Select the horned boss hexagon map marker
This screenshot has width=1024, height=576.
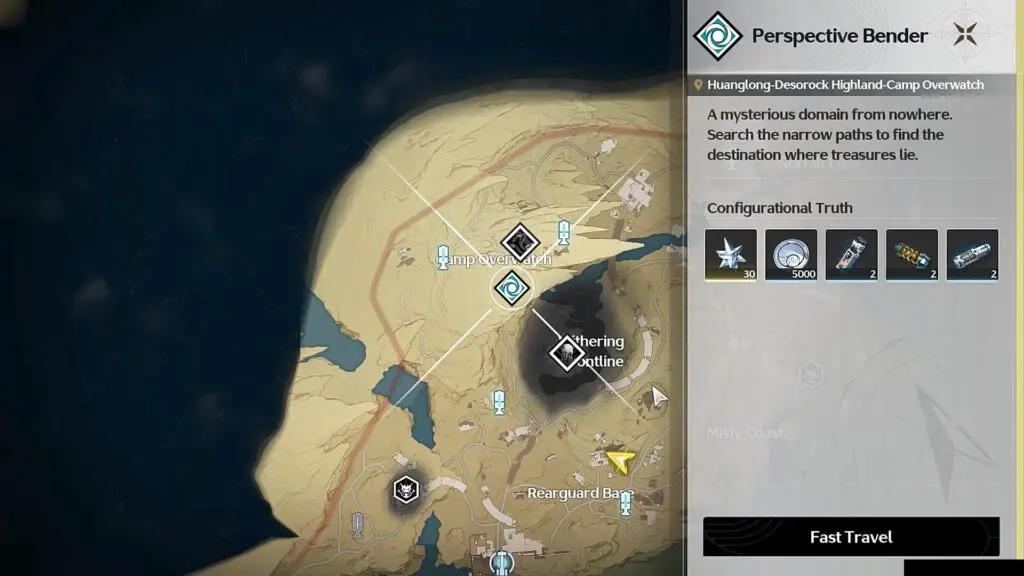[405, 490]
